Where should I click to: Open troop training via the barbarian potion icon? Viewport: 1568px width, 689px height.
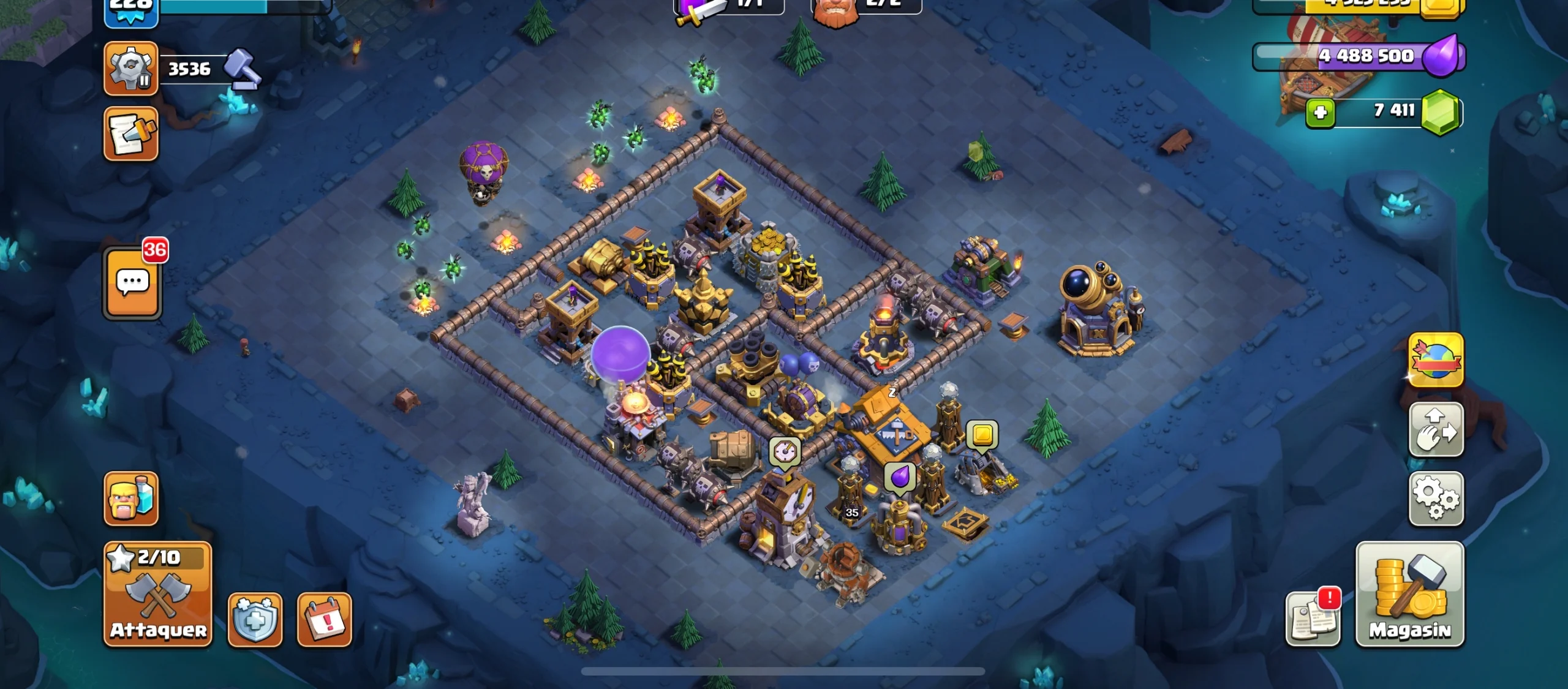click(130, 499)
